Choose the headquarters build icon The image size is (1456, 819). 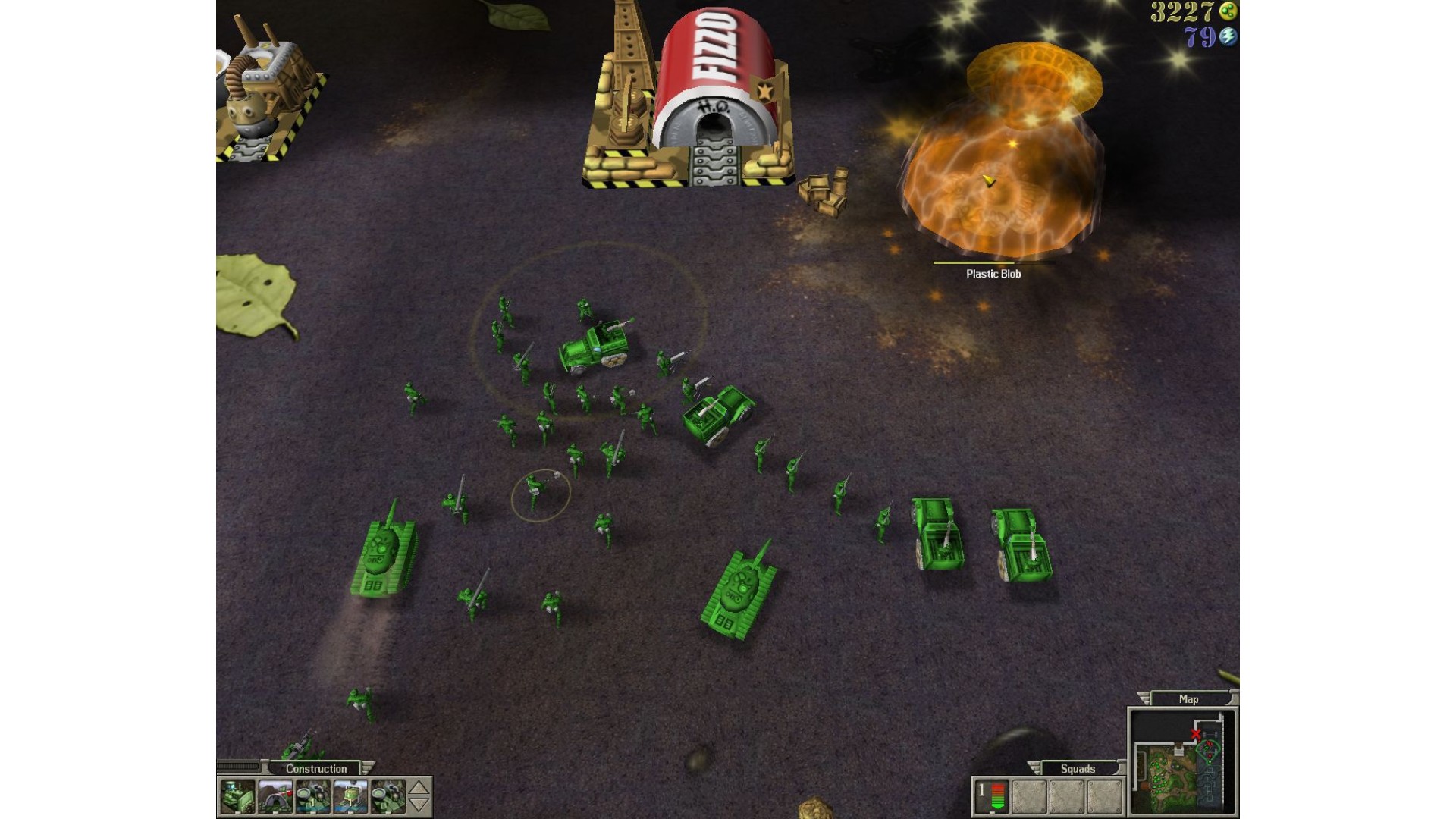pos(275,797)
